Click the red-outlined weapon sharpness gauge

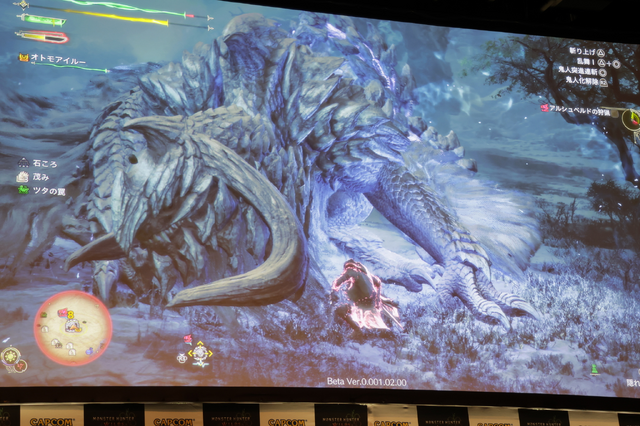click(41, 37)
